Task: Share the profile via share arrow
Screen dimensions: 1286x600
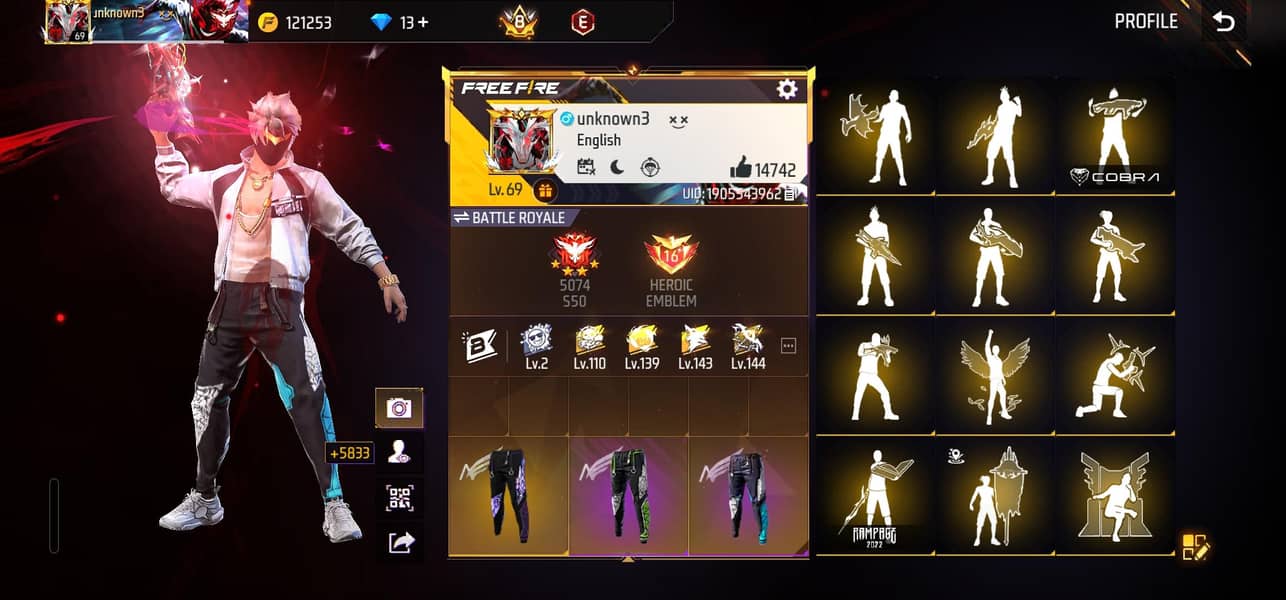Action: click(399, 542)
